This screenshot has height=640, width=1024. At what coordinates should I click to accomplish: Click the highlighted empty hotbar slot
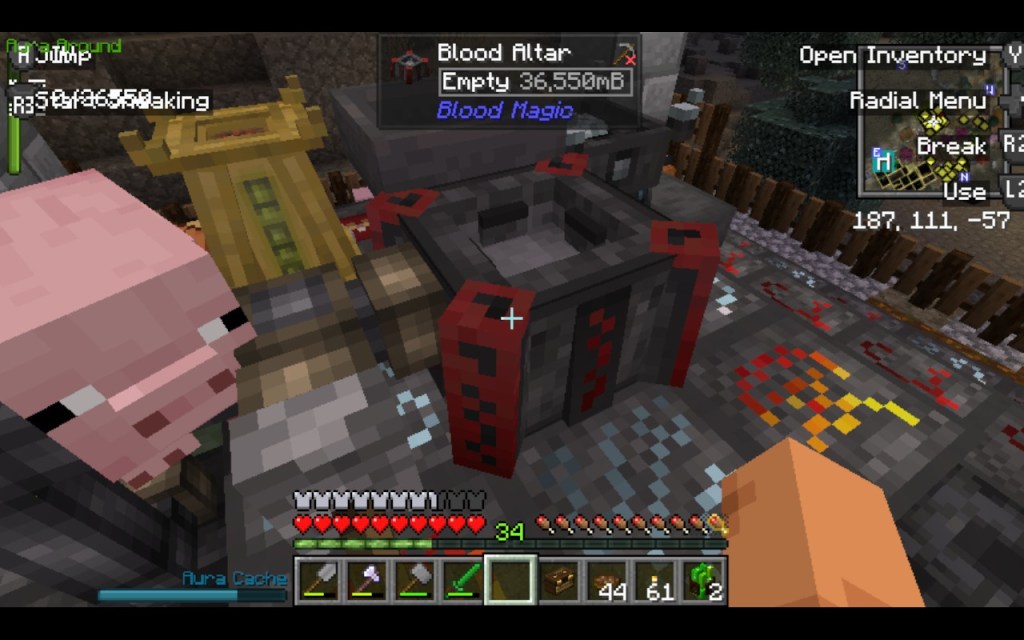(x=509, y=580)
